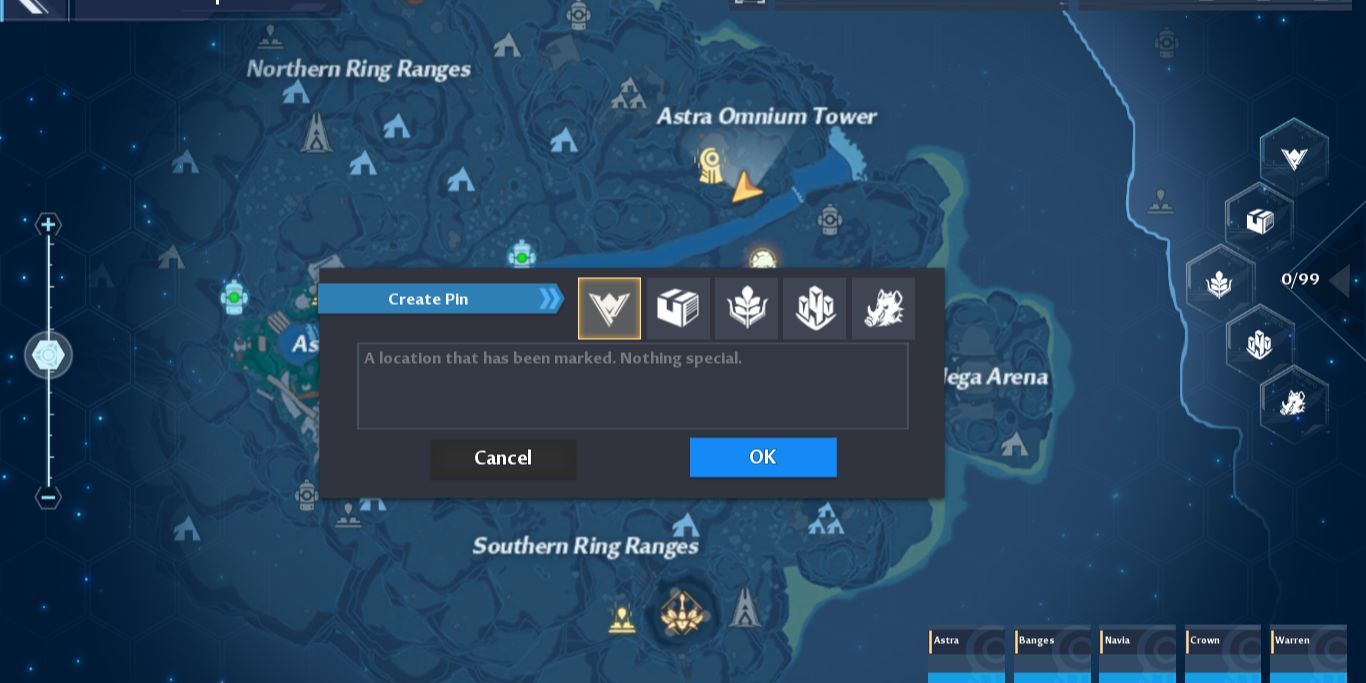Zoom in the map with plus button
The image size is (1366, 683).
pyautogui.click(x=48, y=224)
